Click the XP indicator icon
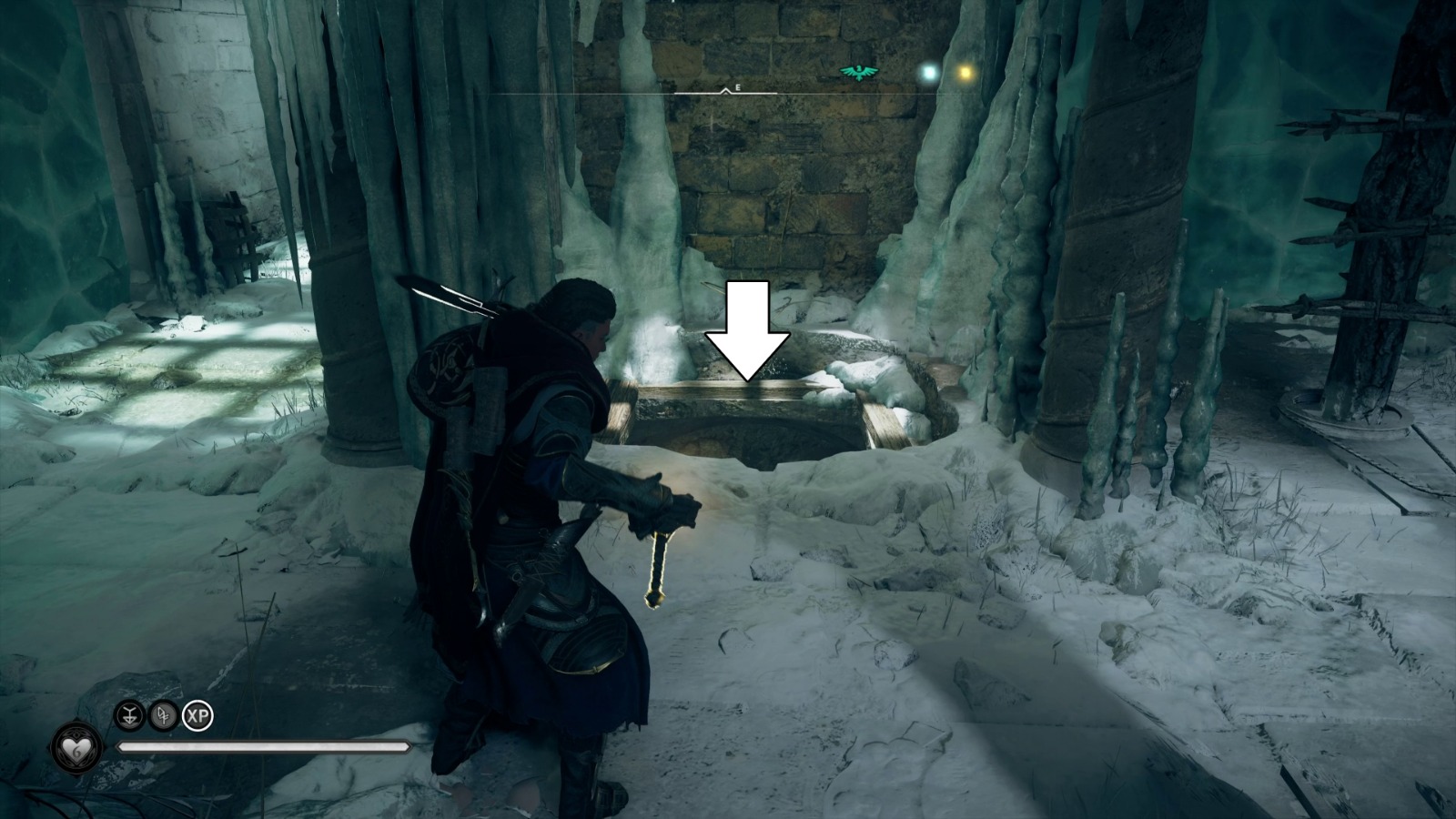Screen dimensions: 1456x819 [x=198, y=714]
